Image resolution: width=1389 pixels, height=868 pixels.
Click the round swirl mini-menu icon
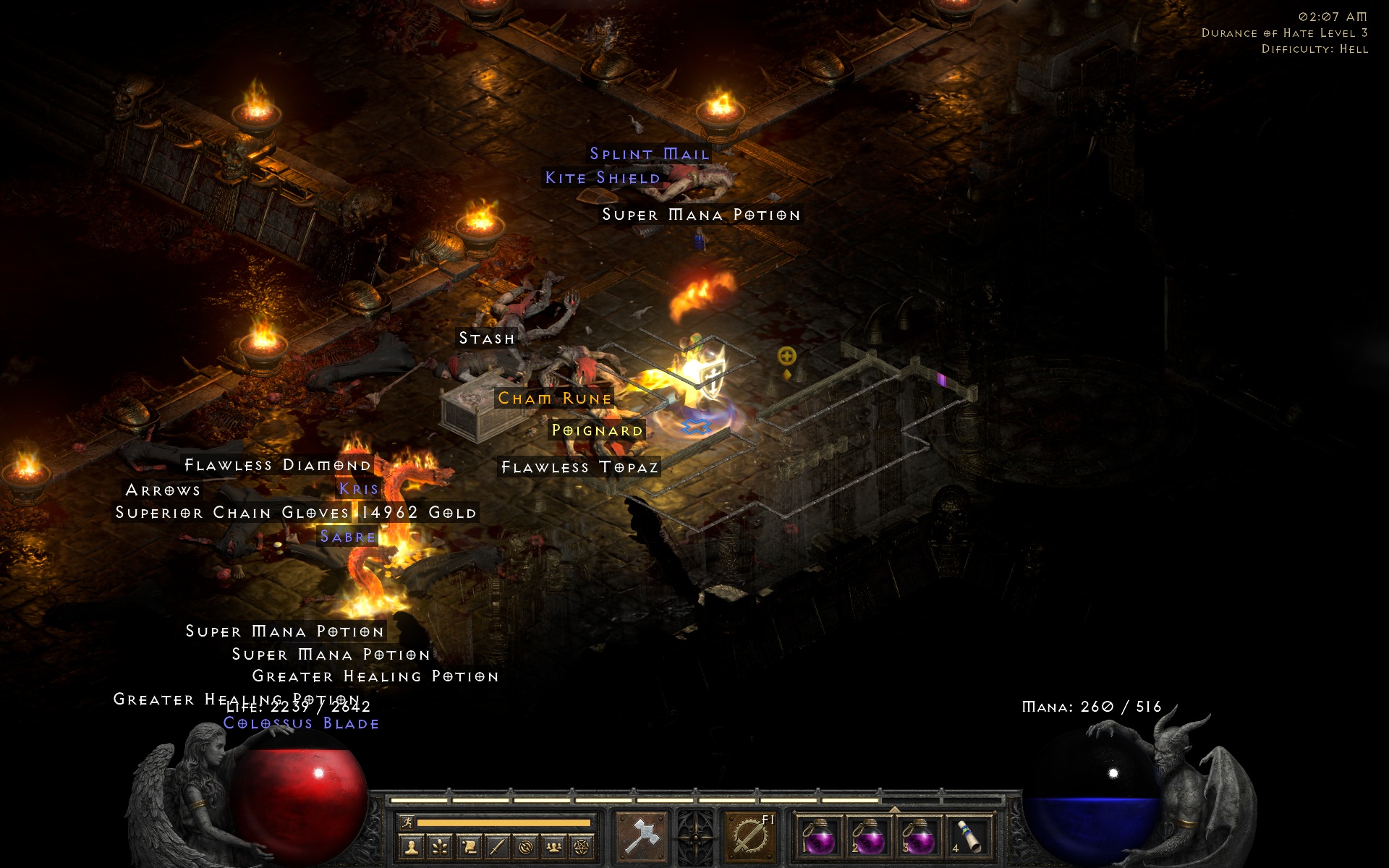(525, 846)
